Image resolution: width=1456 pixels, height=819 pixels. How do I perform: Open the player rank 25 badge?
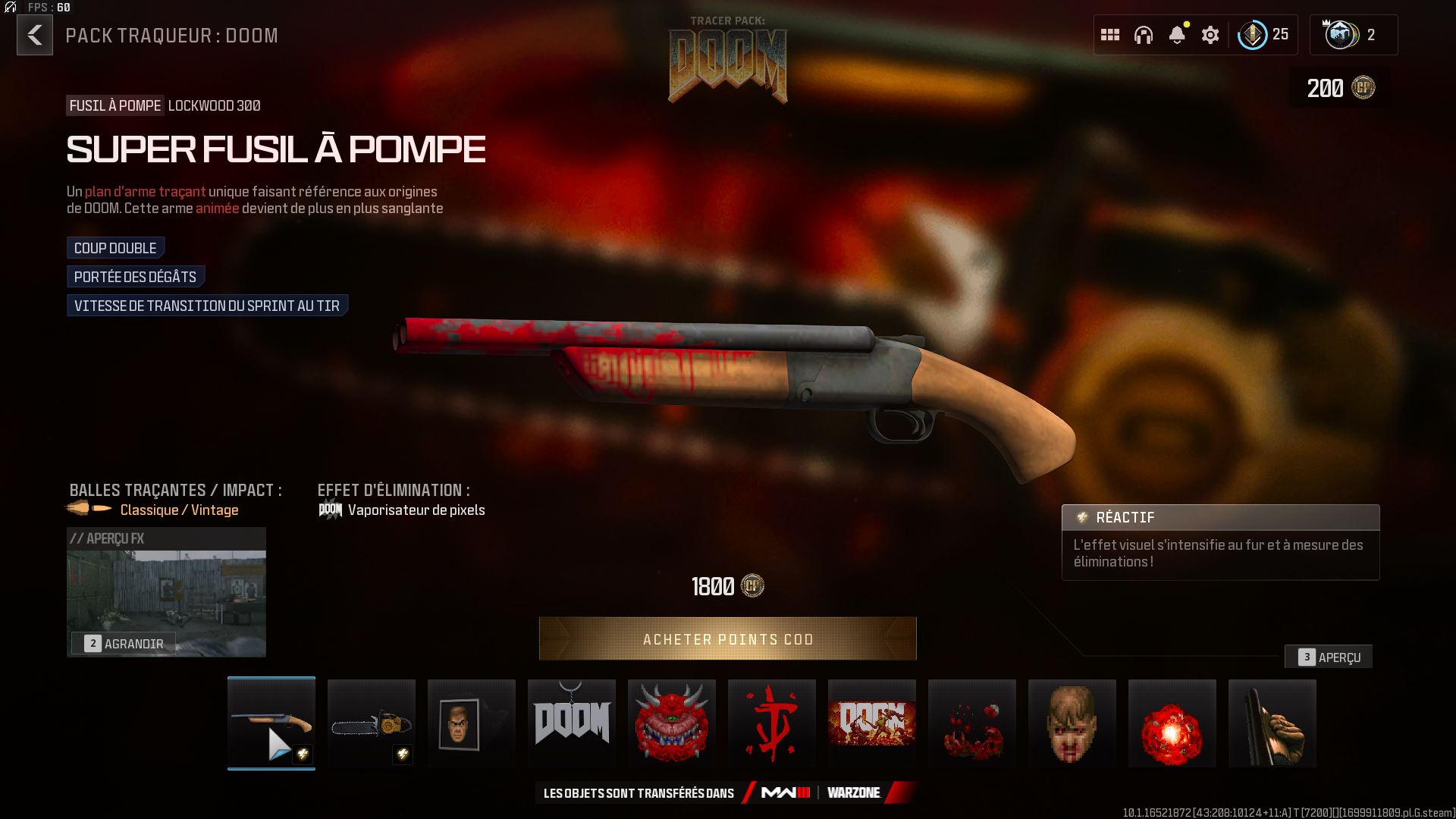[1263, 35]
